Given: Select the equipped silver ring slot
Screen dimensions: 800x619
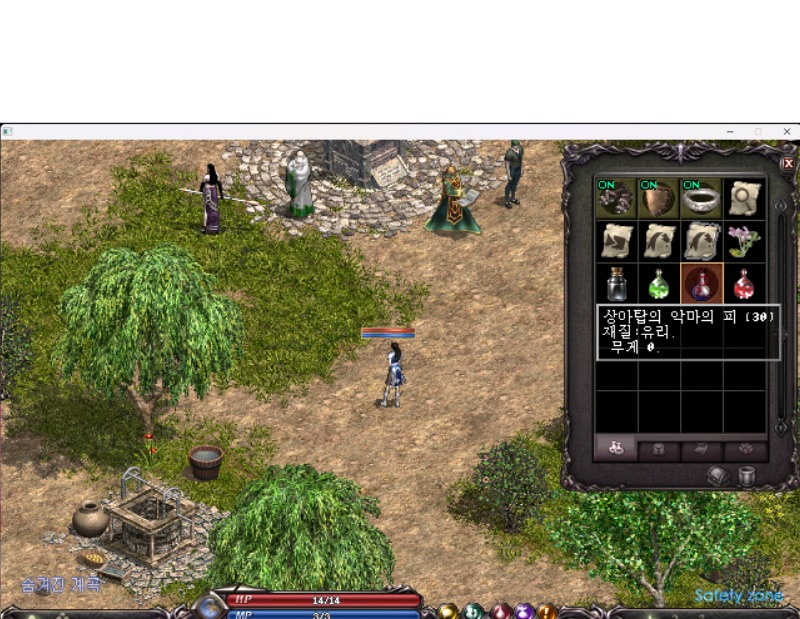Looking at the screenshot, I should tap(702, 198).
